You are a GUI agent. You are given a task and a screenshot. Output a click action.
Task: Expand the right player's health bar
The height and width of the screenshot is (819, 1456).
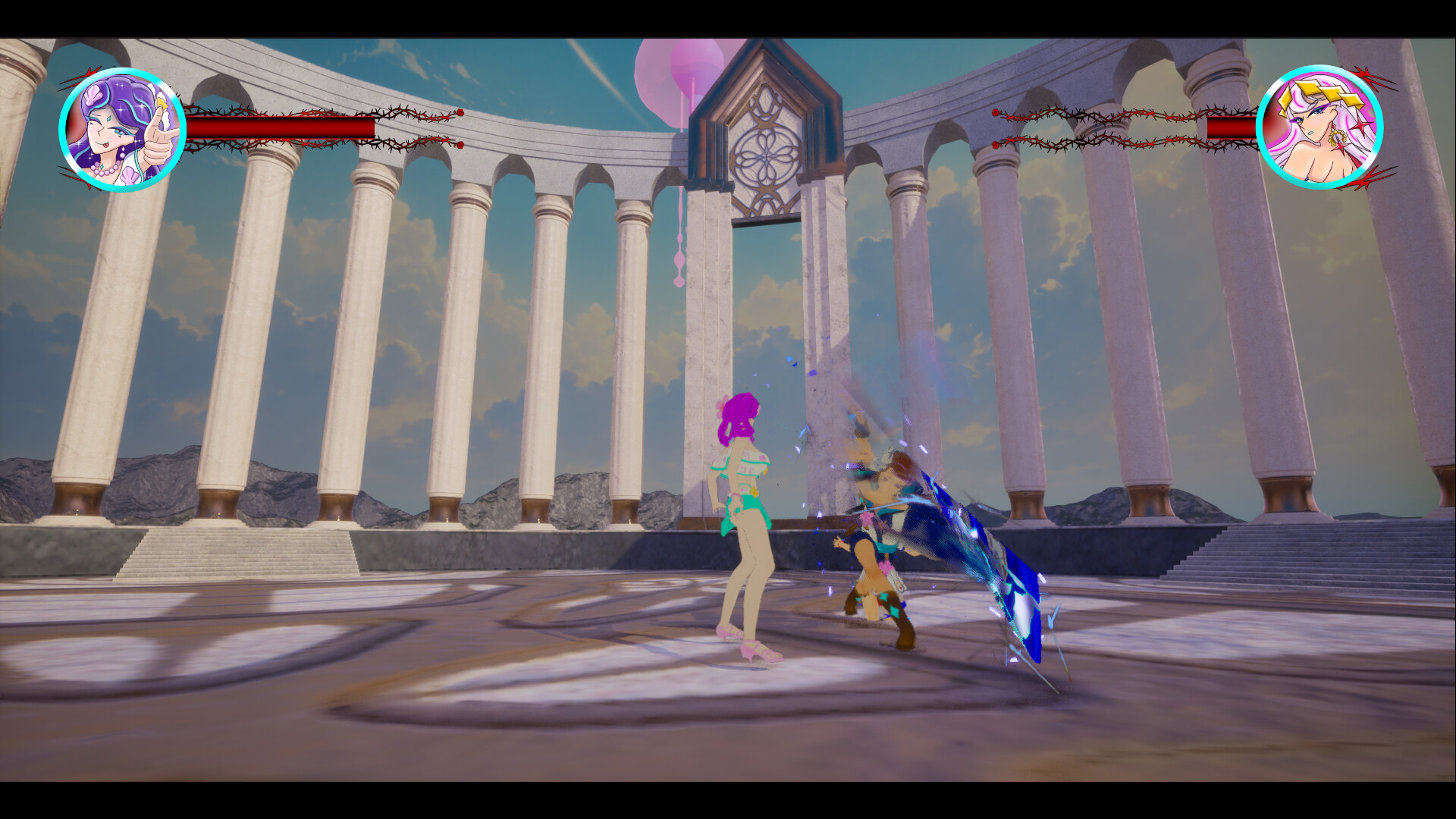tap(1232, 126)
